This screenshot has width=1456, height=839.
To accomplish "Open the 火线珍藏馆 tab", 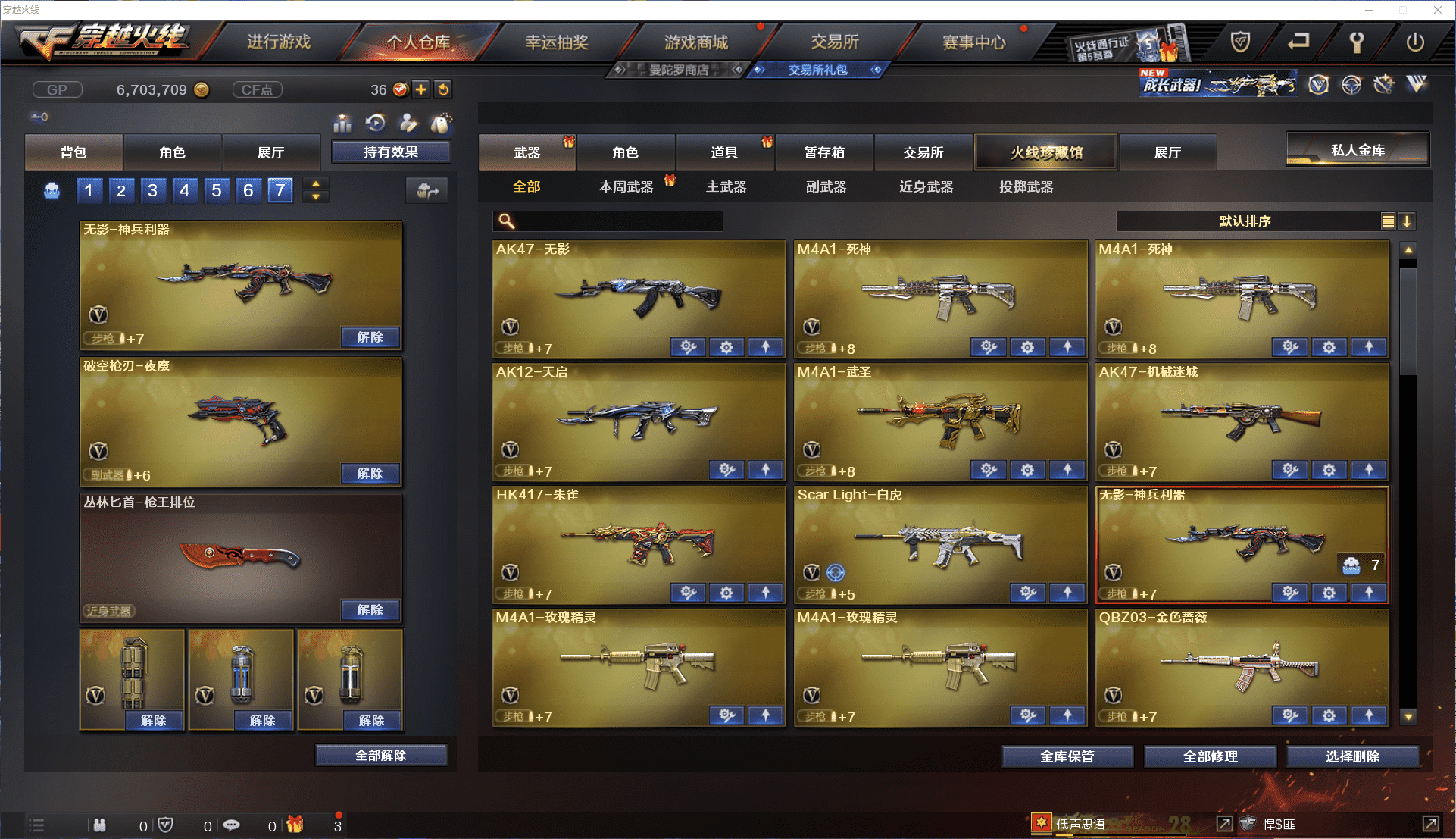I will coord(1045,152).
